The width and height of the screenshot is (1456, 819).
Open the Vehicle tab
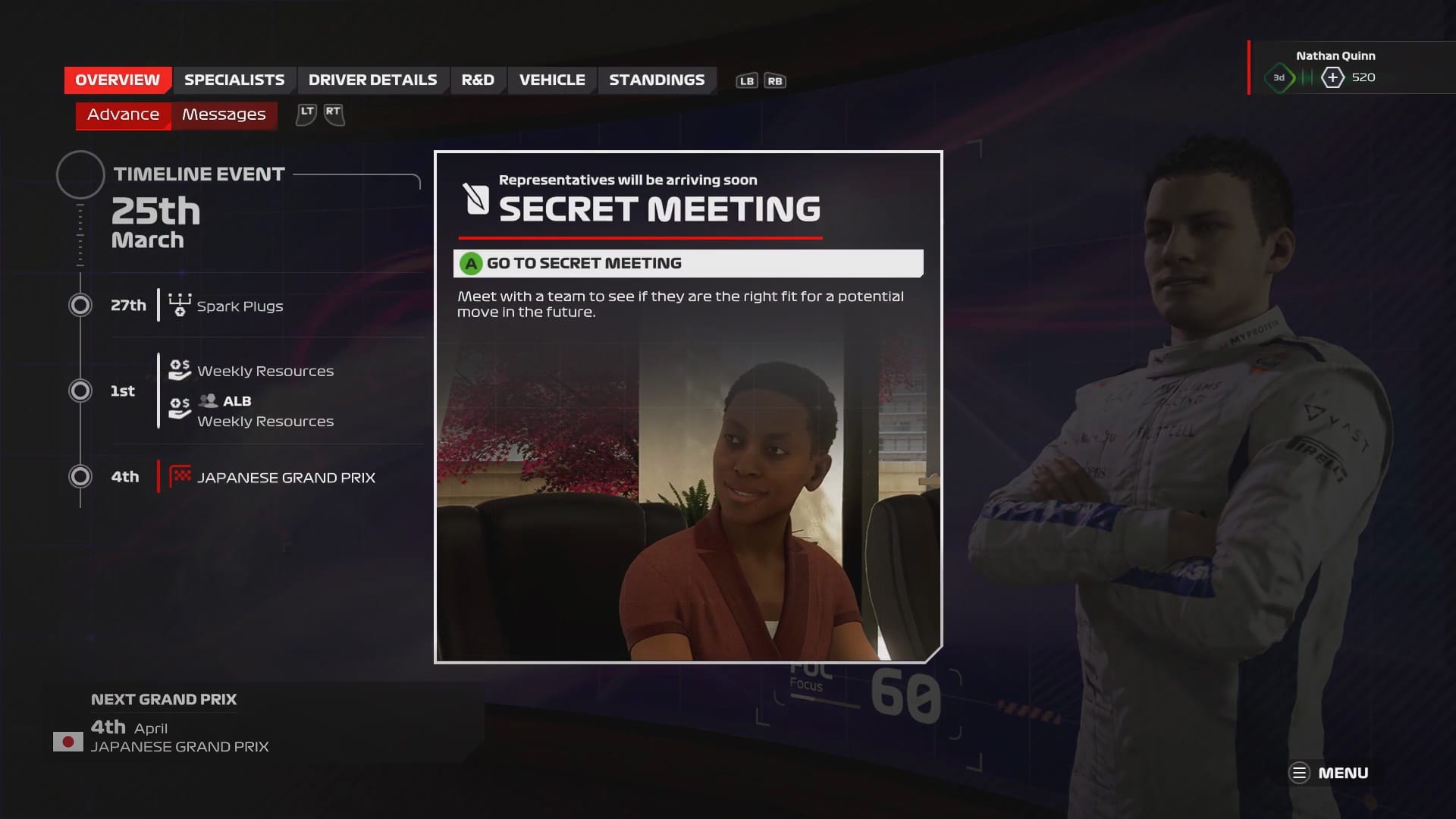pyautogui.click(x=552, y=80)
